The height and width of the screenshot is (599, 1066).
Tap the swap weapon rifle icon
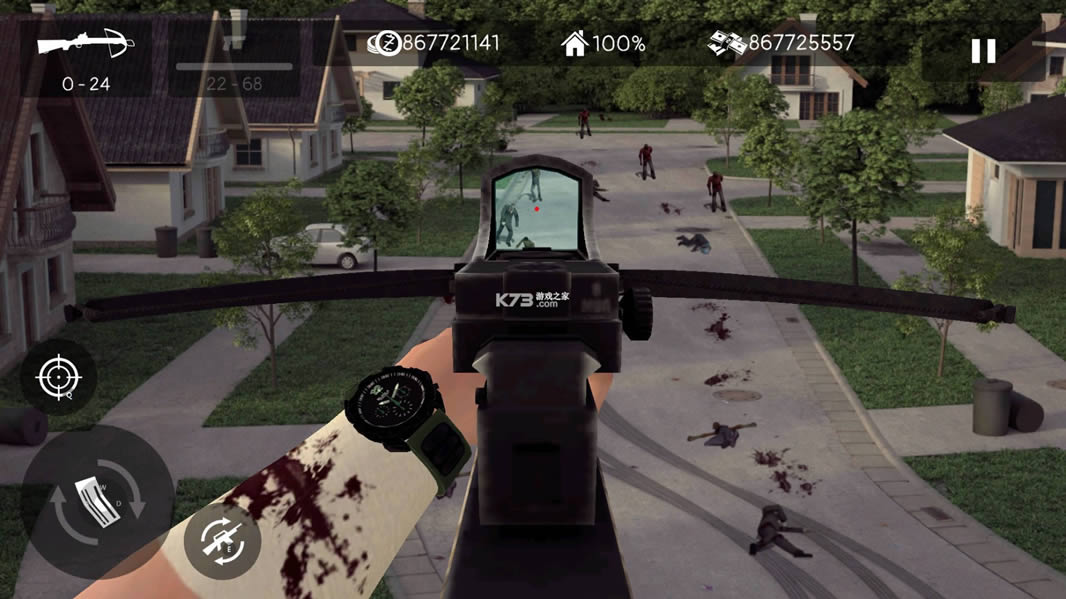(x=222, y=542)
